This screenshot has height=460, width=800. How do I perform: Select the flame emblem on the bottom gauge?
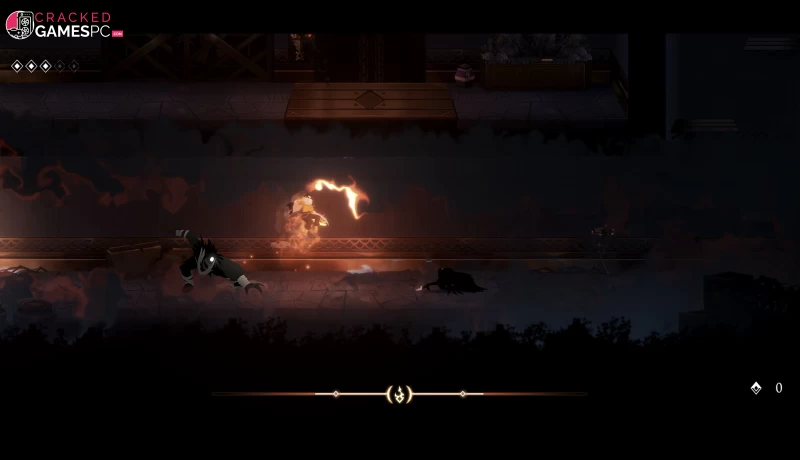pyautogui.click(x=400, y=394)
